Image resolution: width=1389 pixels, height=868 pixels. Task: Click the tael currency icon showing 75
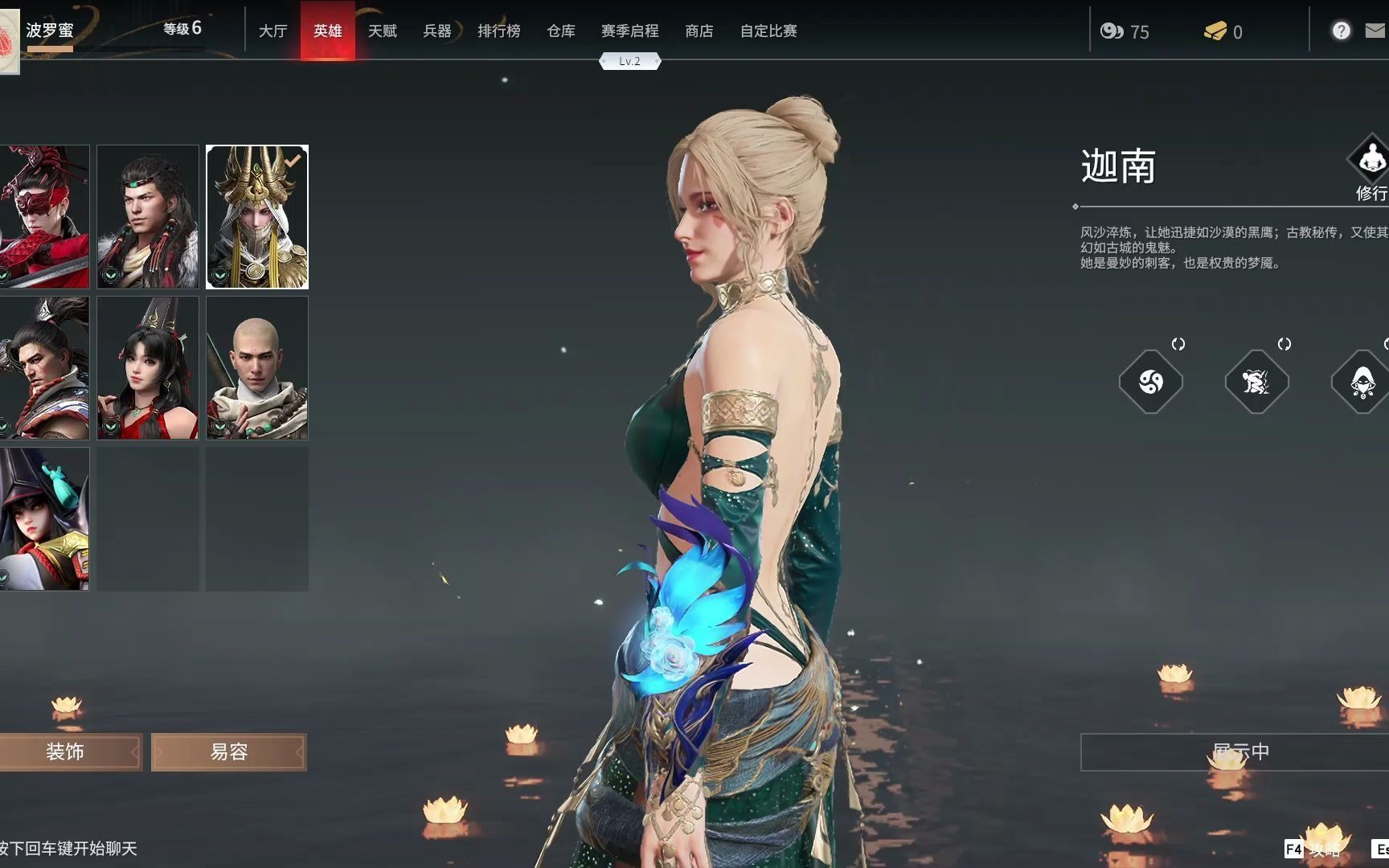tap(1112, 32)
